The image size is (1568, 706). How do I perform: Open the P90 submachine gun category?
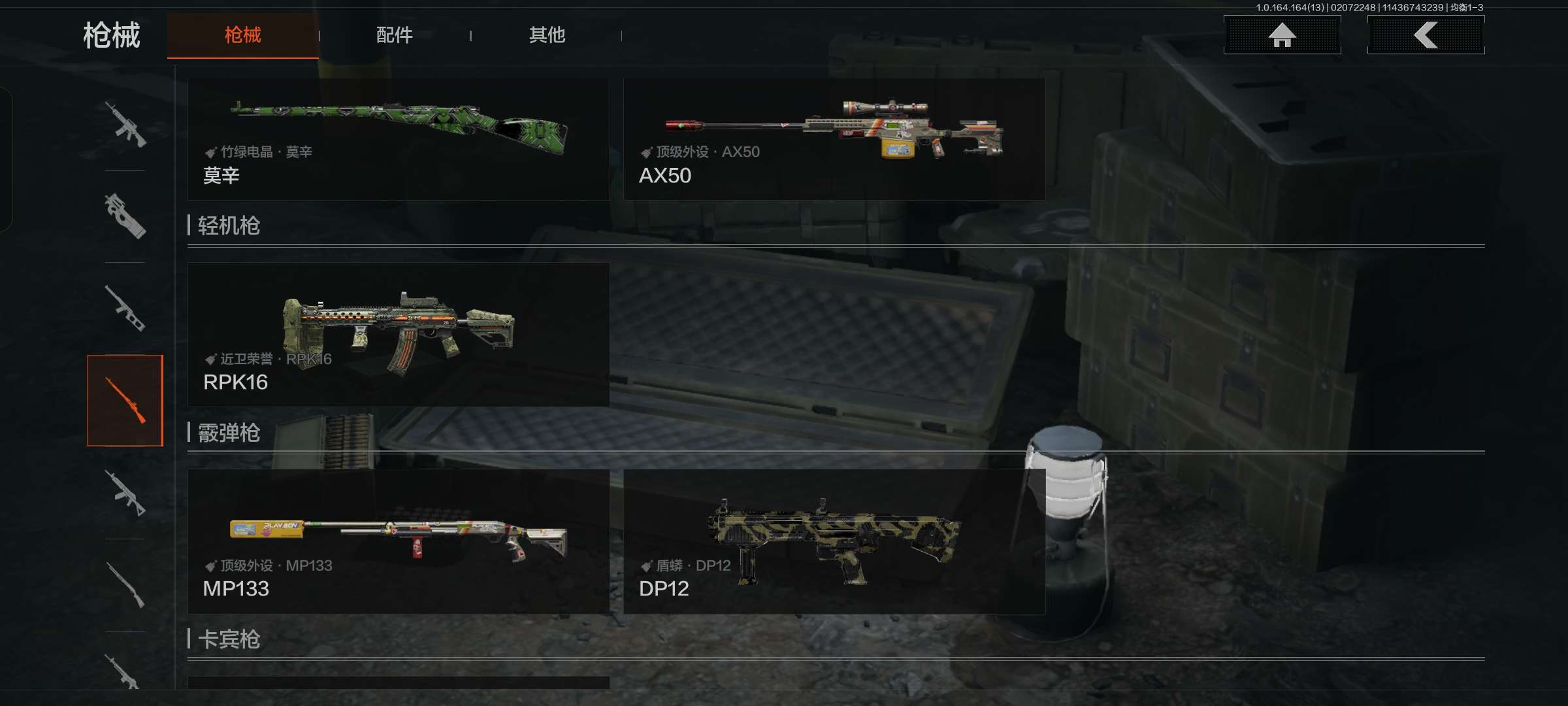tap(125, 216)
